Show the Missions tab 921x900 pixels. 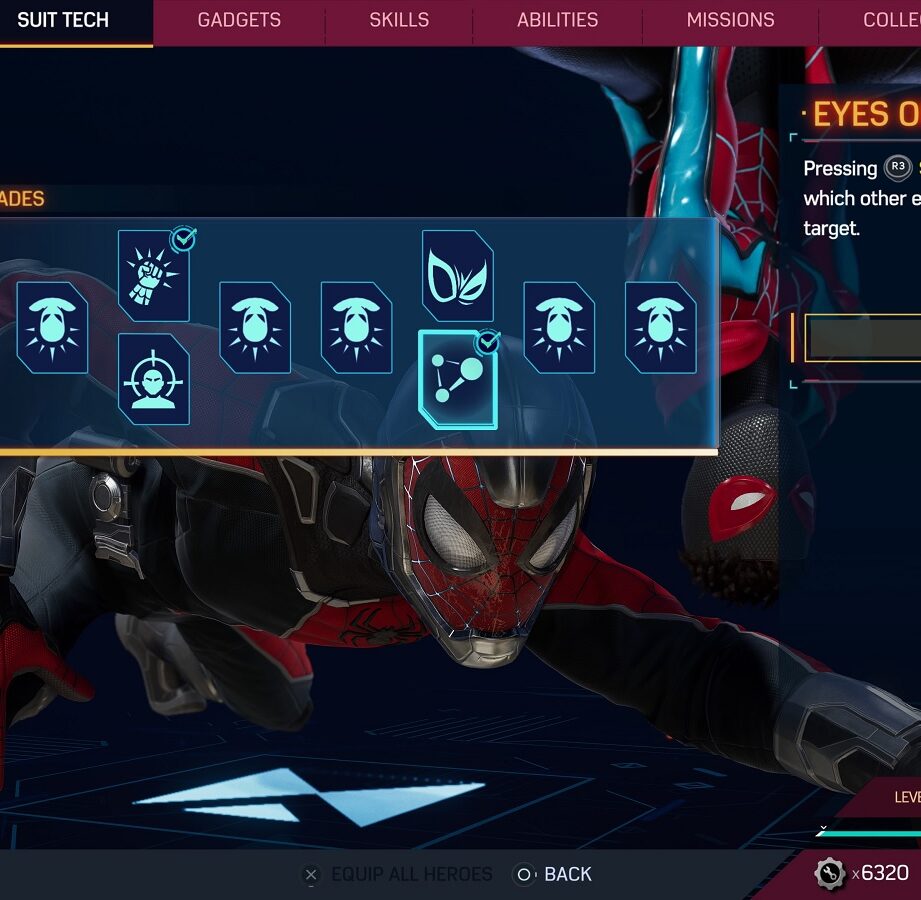(730, 20)
